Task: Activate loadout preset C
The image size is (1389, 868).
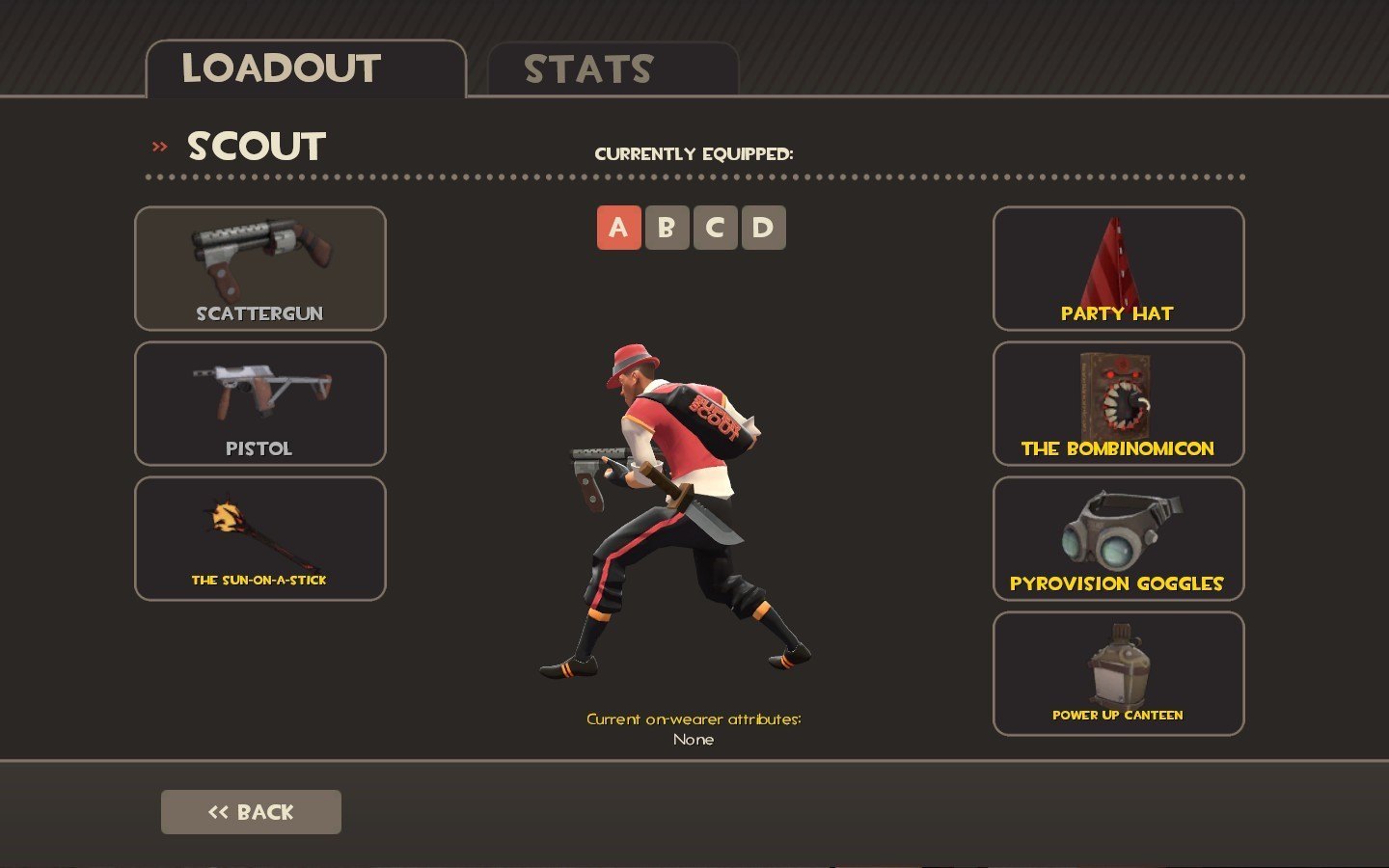Action: pos(715,228)
